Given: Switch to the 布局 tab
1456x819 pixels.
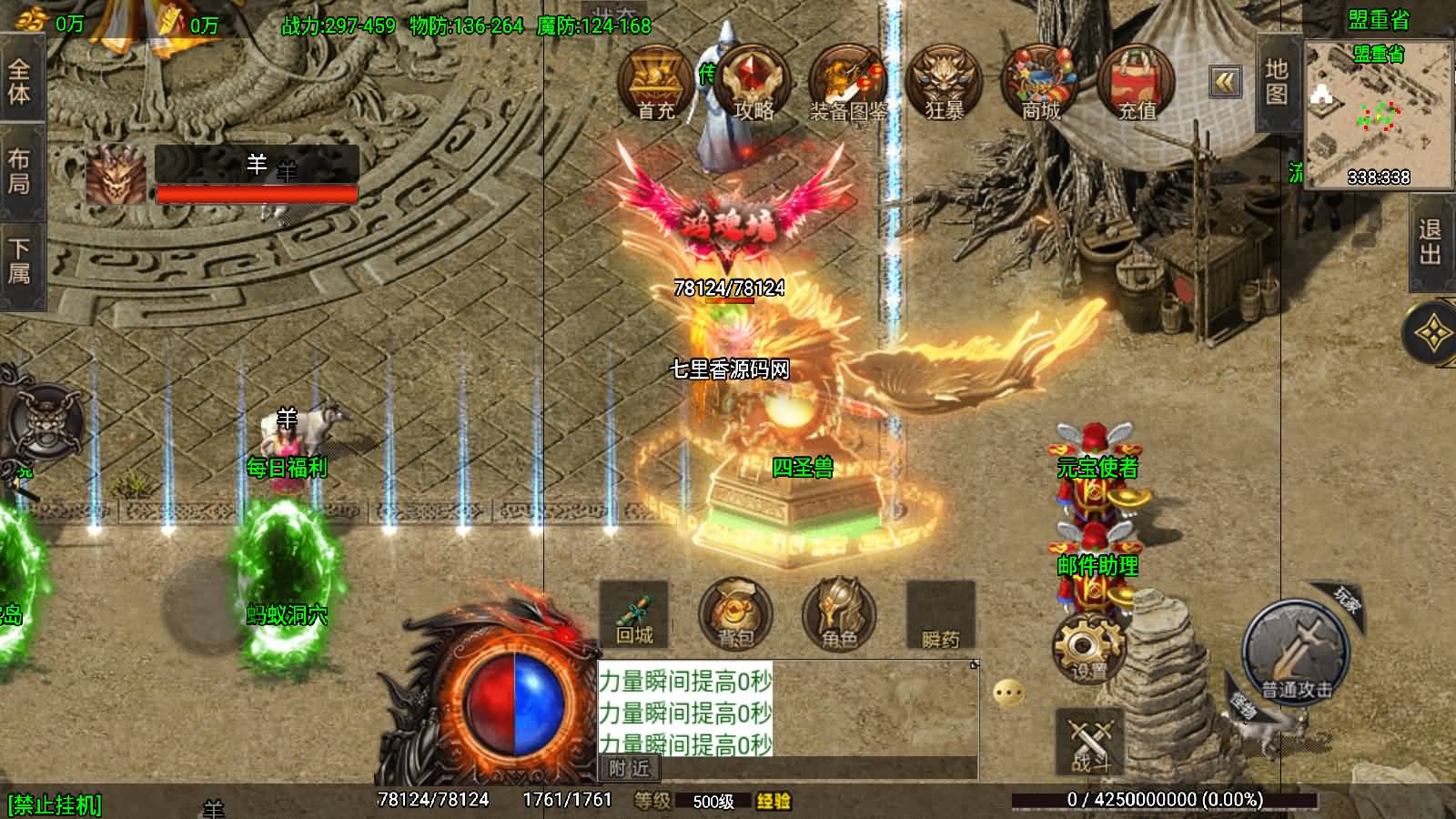Looking at the screenshot, I should pyautogui.click(x=20, y=171).
